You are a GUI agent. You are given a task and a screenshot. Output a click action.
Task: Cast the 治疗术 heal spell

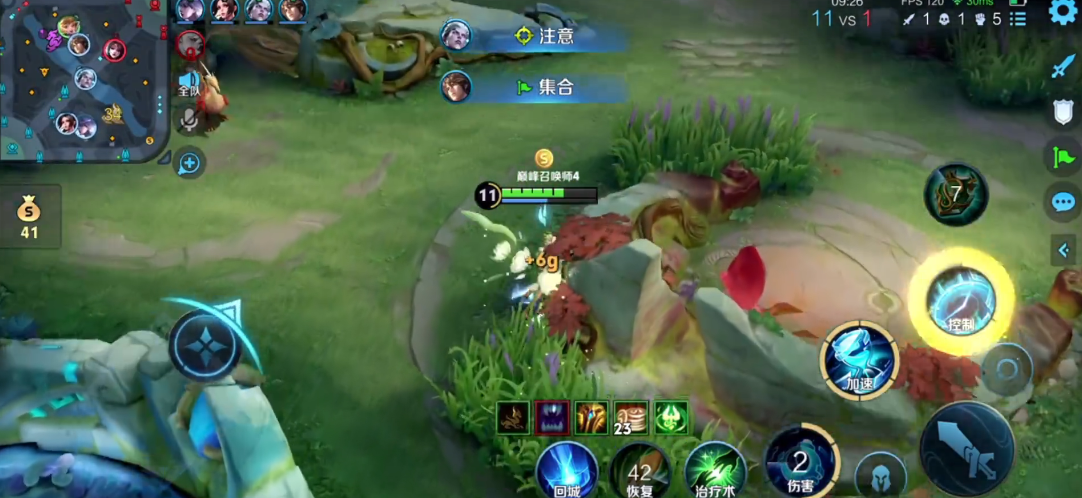pos(715,471)
